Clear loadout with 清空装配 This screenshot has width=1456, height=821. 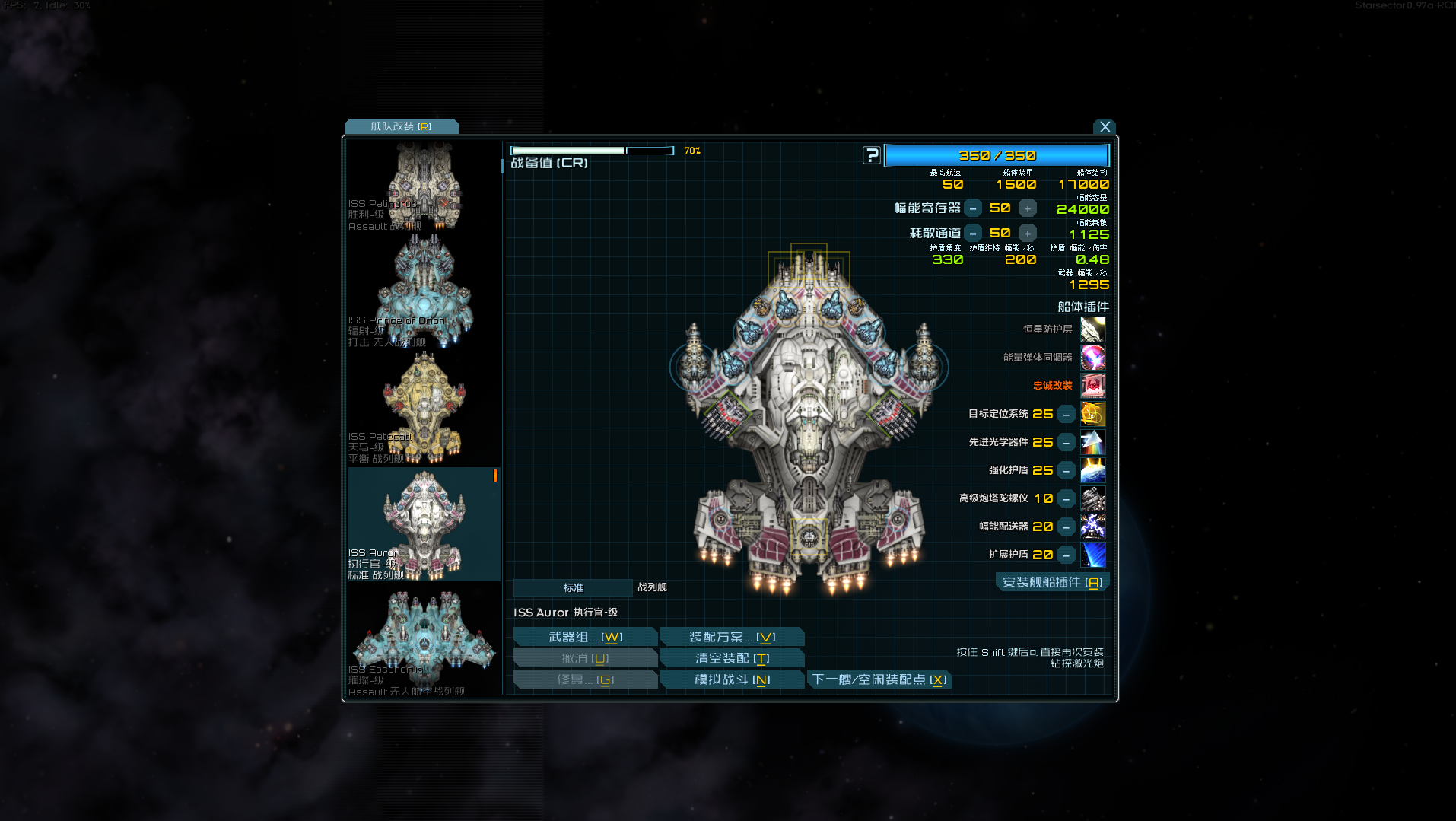(732, 658)
